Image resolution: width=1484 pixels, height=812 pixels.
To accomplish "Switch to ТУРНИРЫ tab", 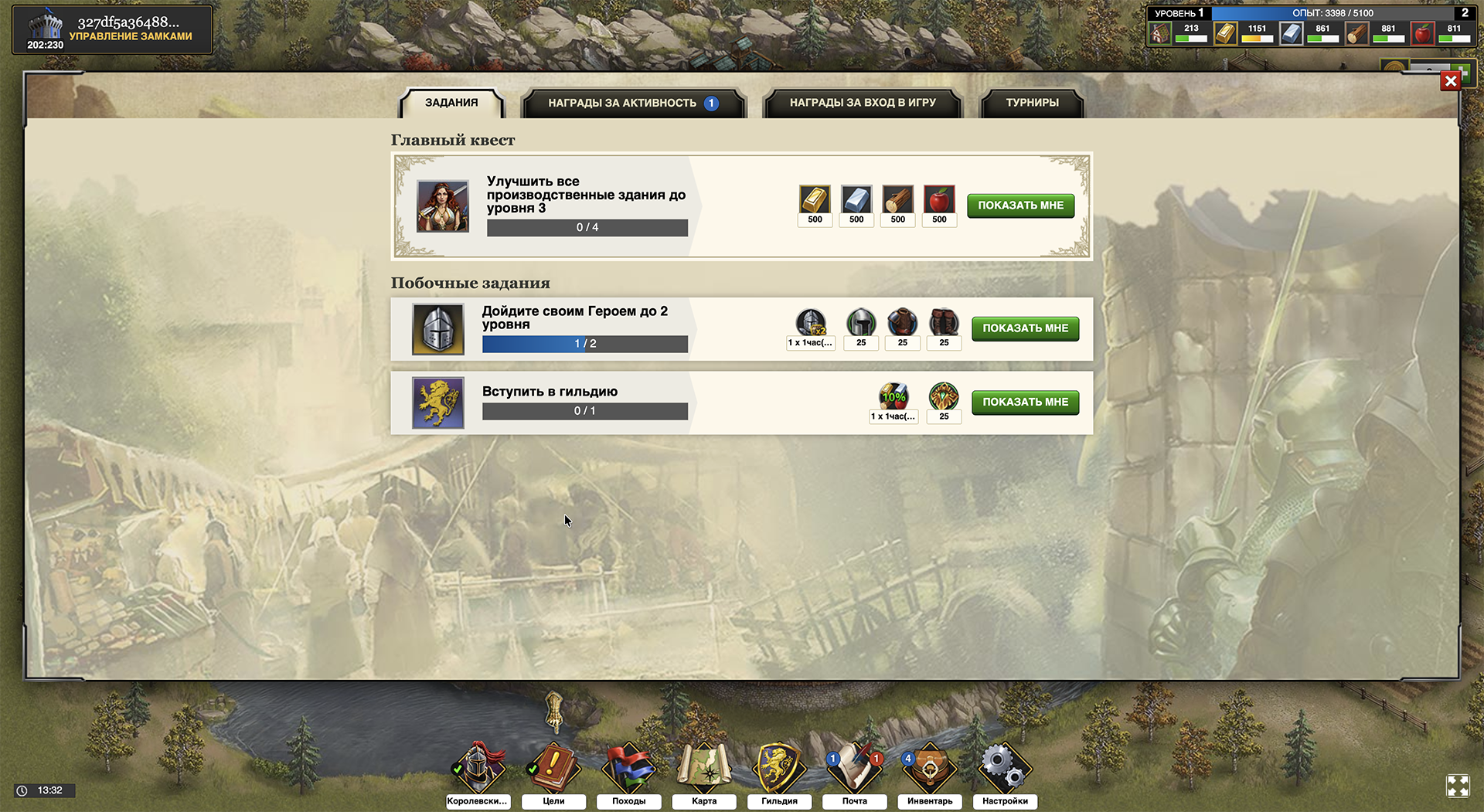I will tap(1031, 102).
